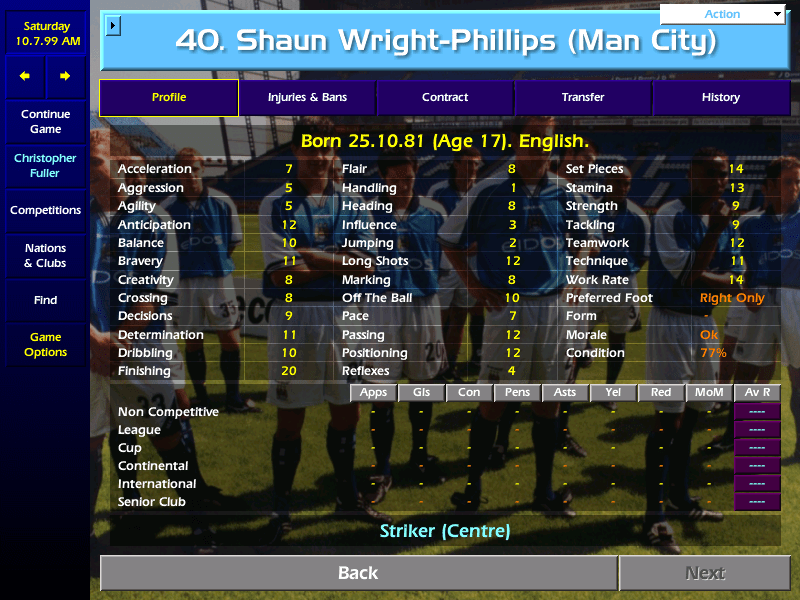This screenshot has height=600, width=800.
Task: Open Nations & Clubs
Action: tap(45, 255)
